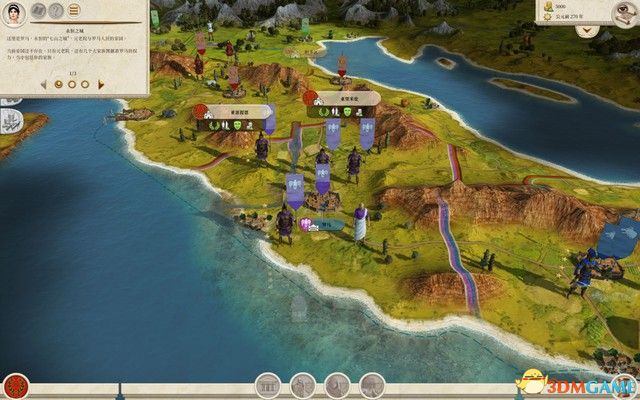Click the advisor portrait in the panel
640x400 pixels.
[16, 13]
